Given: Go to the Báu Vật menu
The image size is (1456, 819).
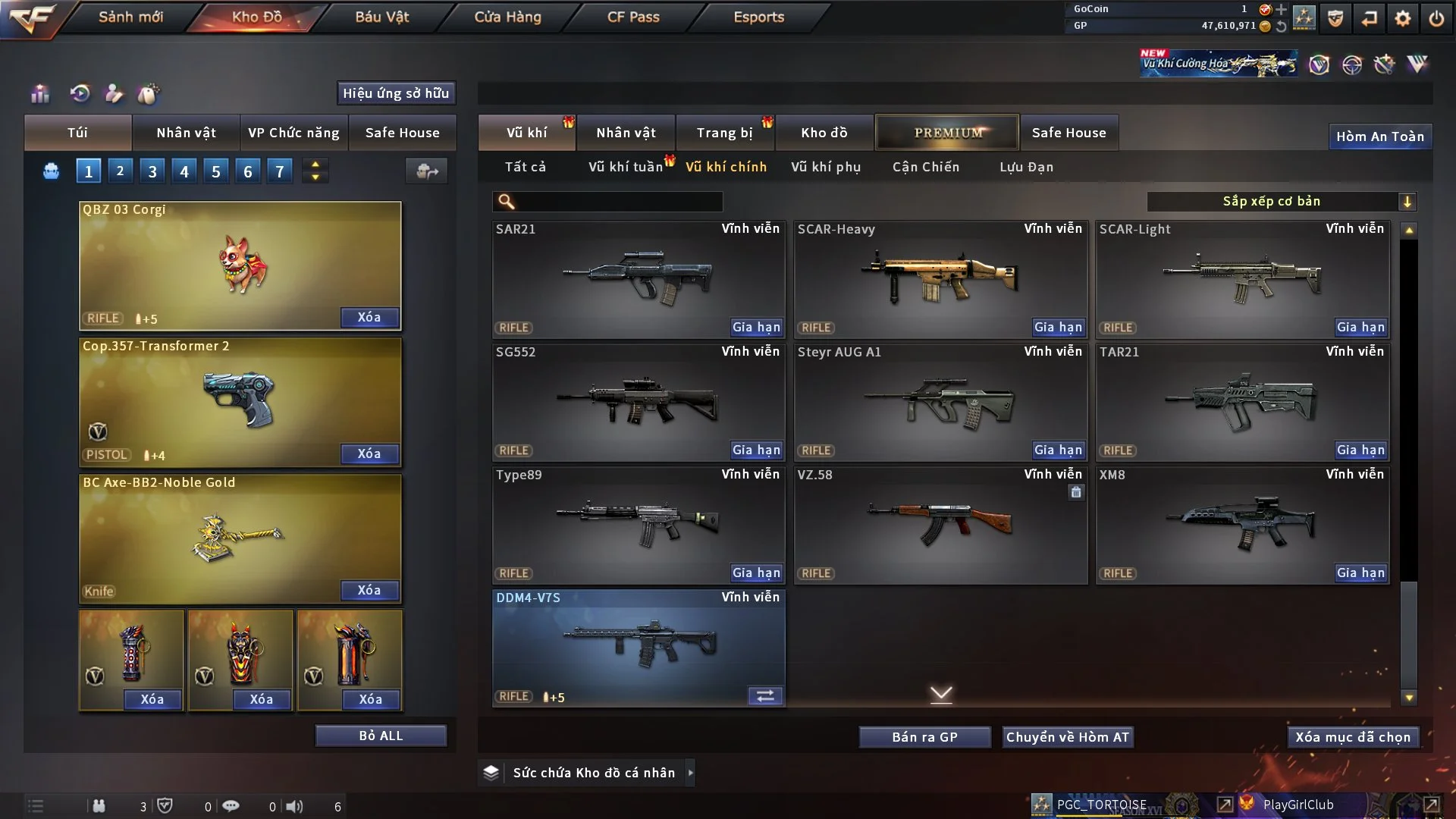Looking at the screenshot, I should [x=381, y=17].
